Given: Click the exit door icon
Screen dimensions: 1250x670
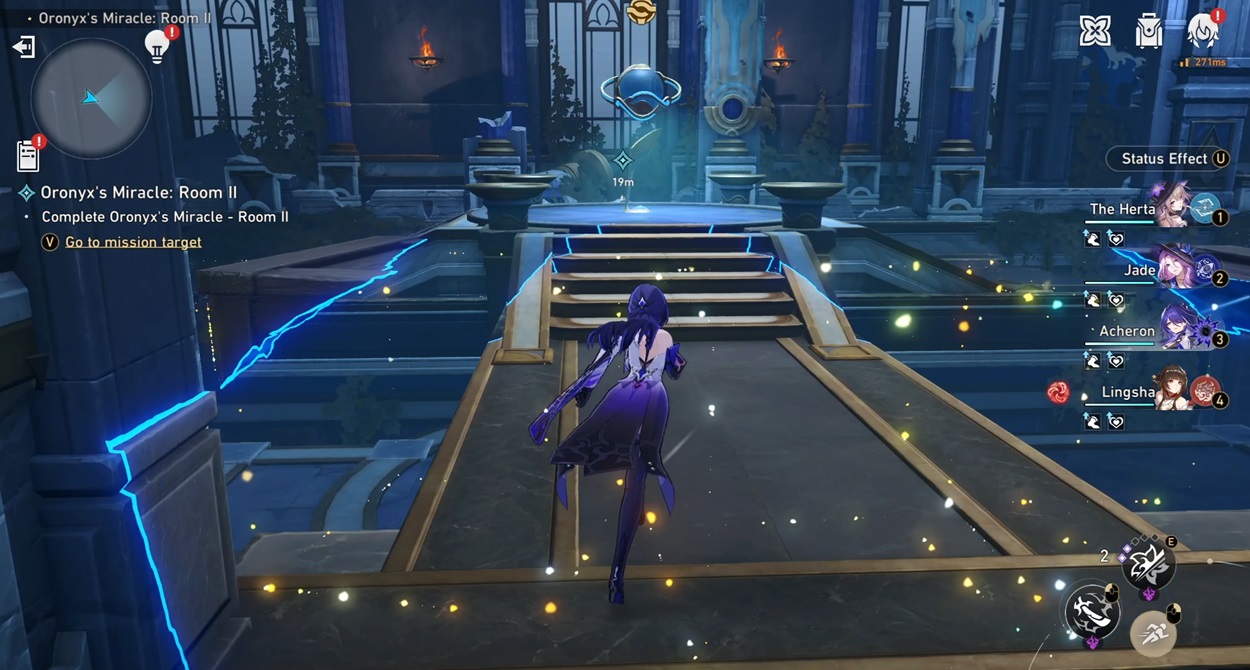Looking at the screenshot, I should pyautogui.click(x=23, y=47).
